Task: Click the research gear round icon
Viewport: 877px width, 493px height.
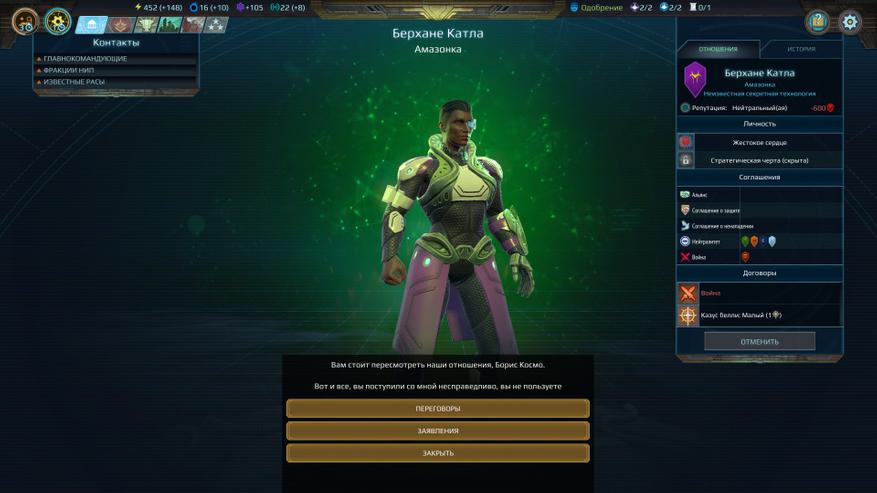Action: tap(58, 21)
